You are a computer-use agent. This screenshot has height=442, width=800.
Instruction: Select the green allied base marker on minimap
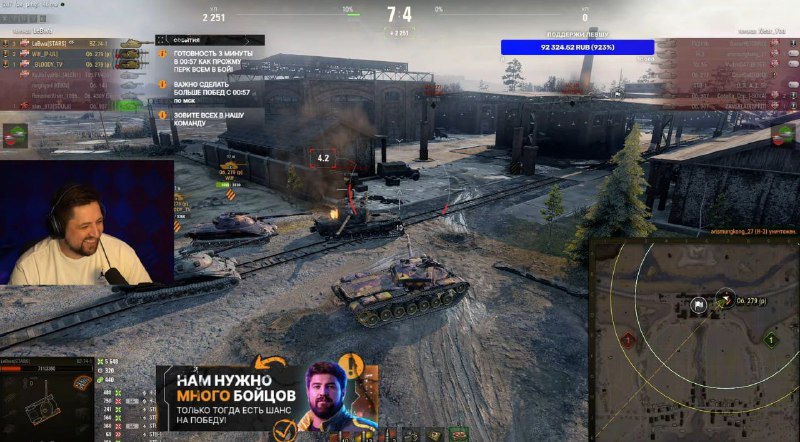770,340
